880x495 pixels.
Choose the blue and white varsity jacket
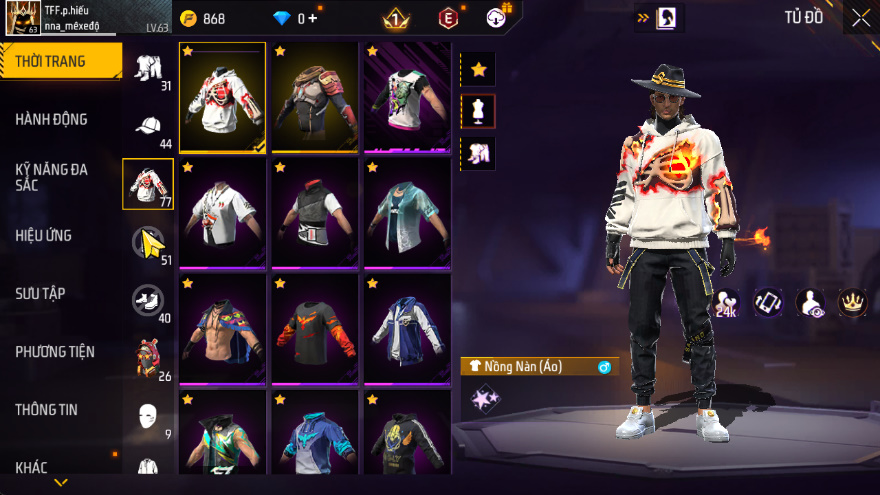coord(406,328)
